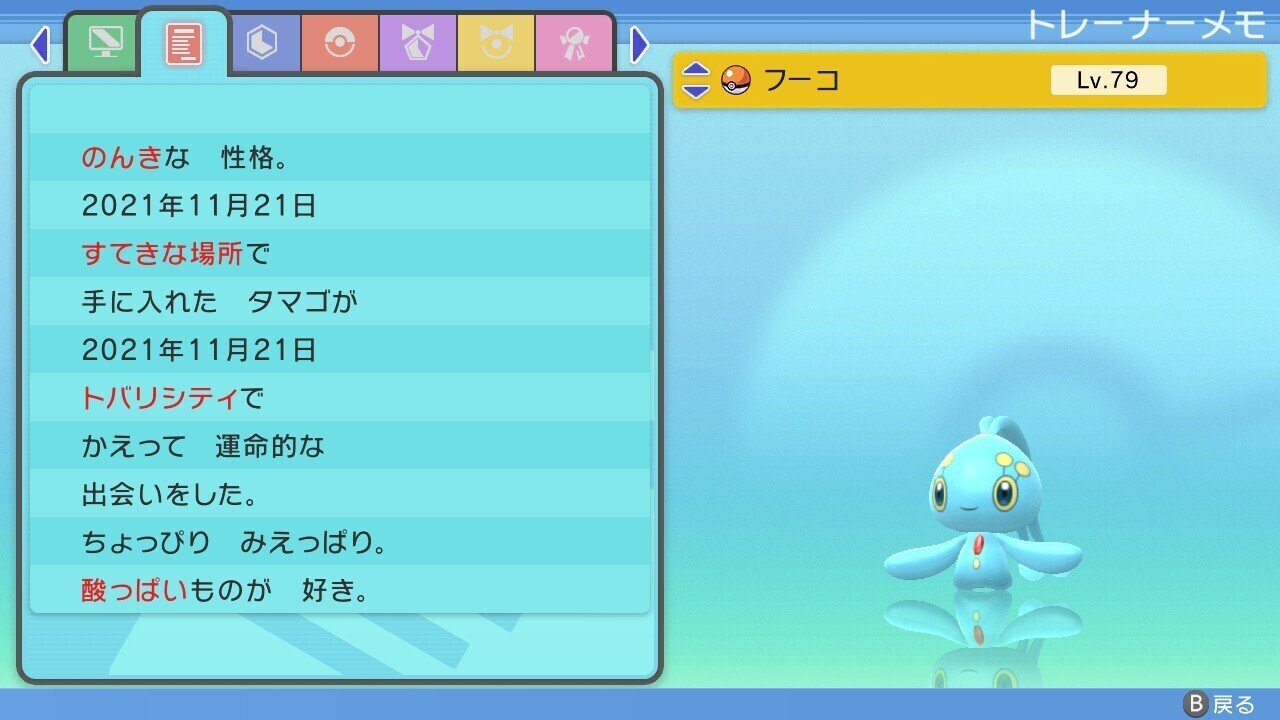Open the green summary info tab icon
The height and width of the screenshot is (720, 1280).
tap(105, 43)
